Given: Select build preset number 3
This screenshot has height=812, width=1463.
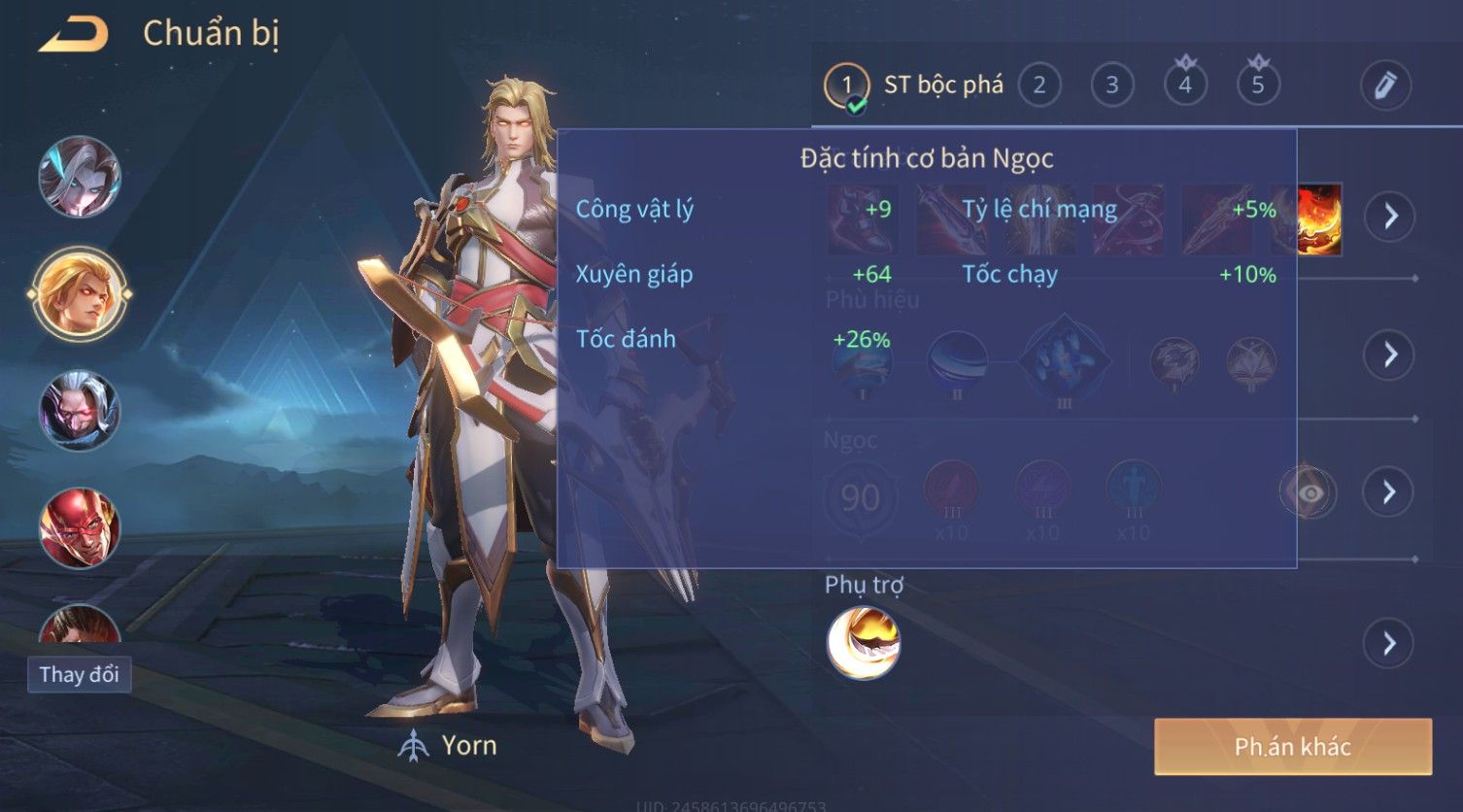Looking at the screenshot, I should [1111, 85].
